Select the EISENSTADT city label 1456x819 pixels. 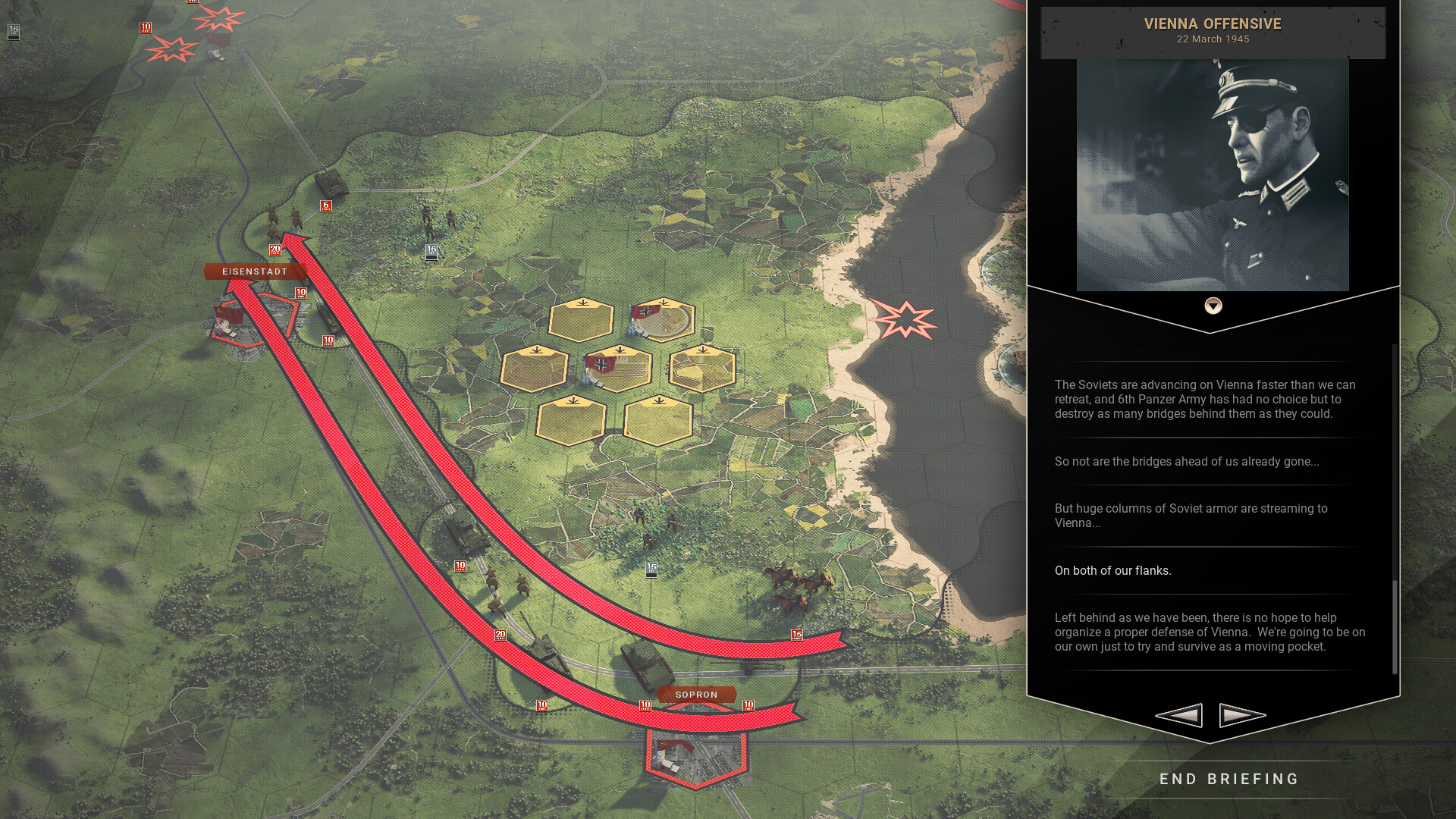[x=256, y=271]
